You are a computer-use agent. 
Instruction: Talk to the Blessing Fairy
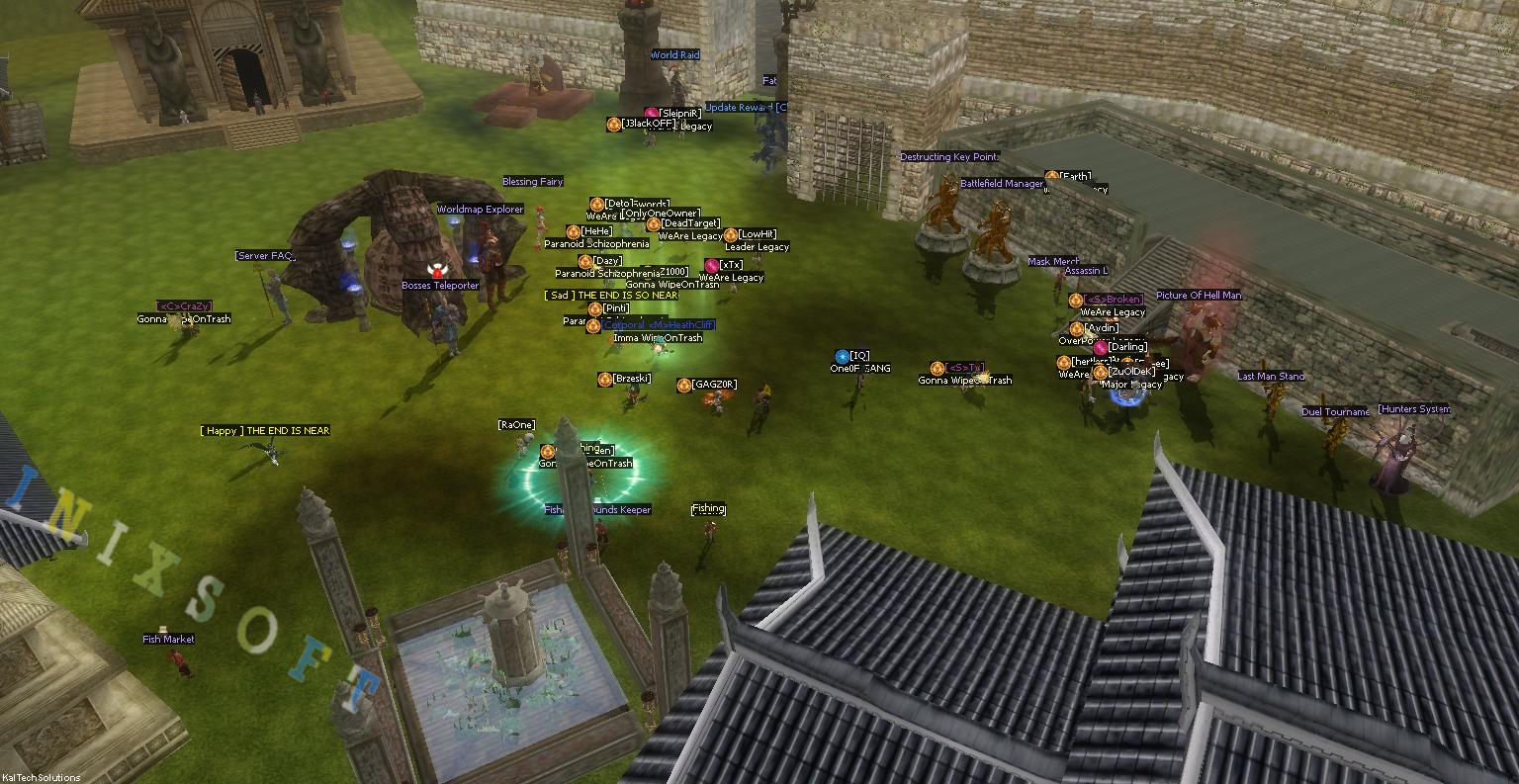[x=535, y=181]
